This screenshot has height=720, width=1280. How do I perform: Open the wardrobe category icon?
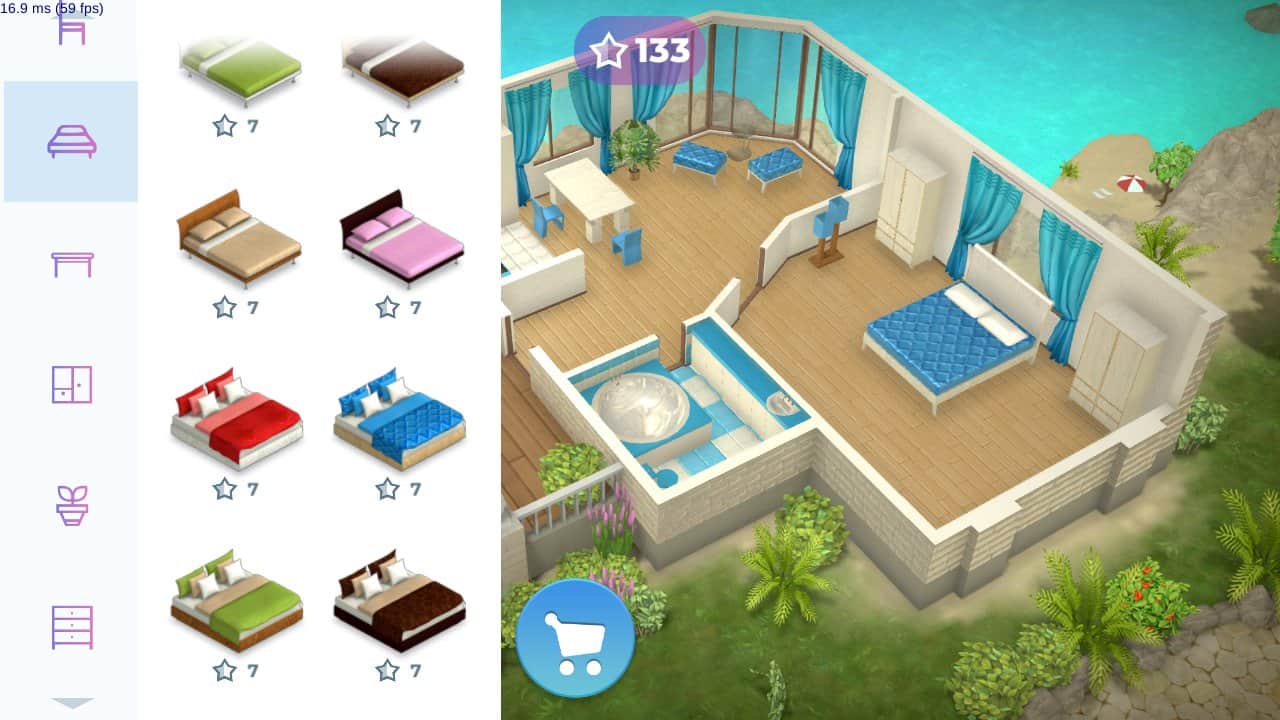71,385
